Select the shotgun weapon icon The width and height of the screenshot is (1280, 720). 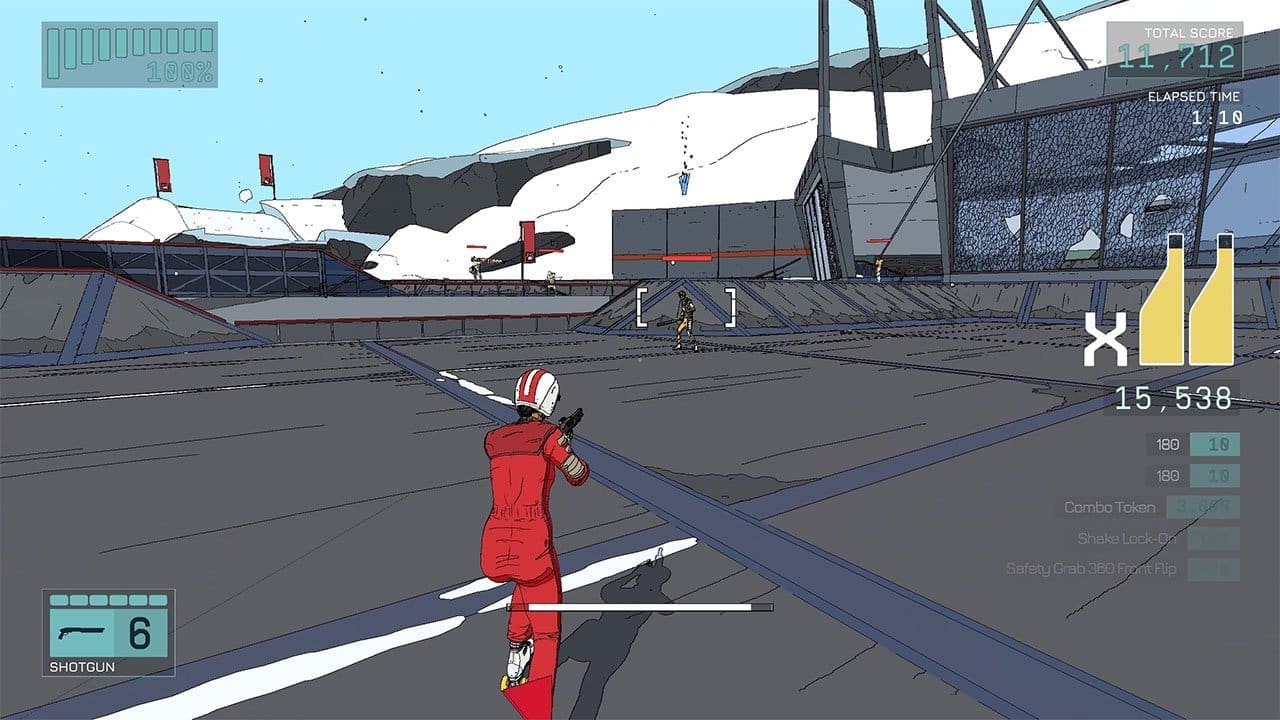pyautogui.click(x=82, y=633)
